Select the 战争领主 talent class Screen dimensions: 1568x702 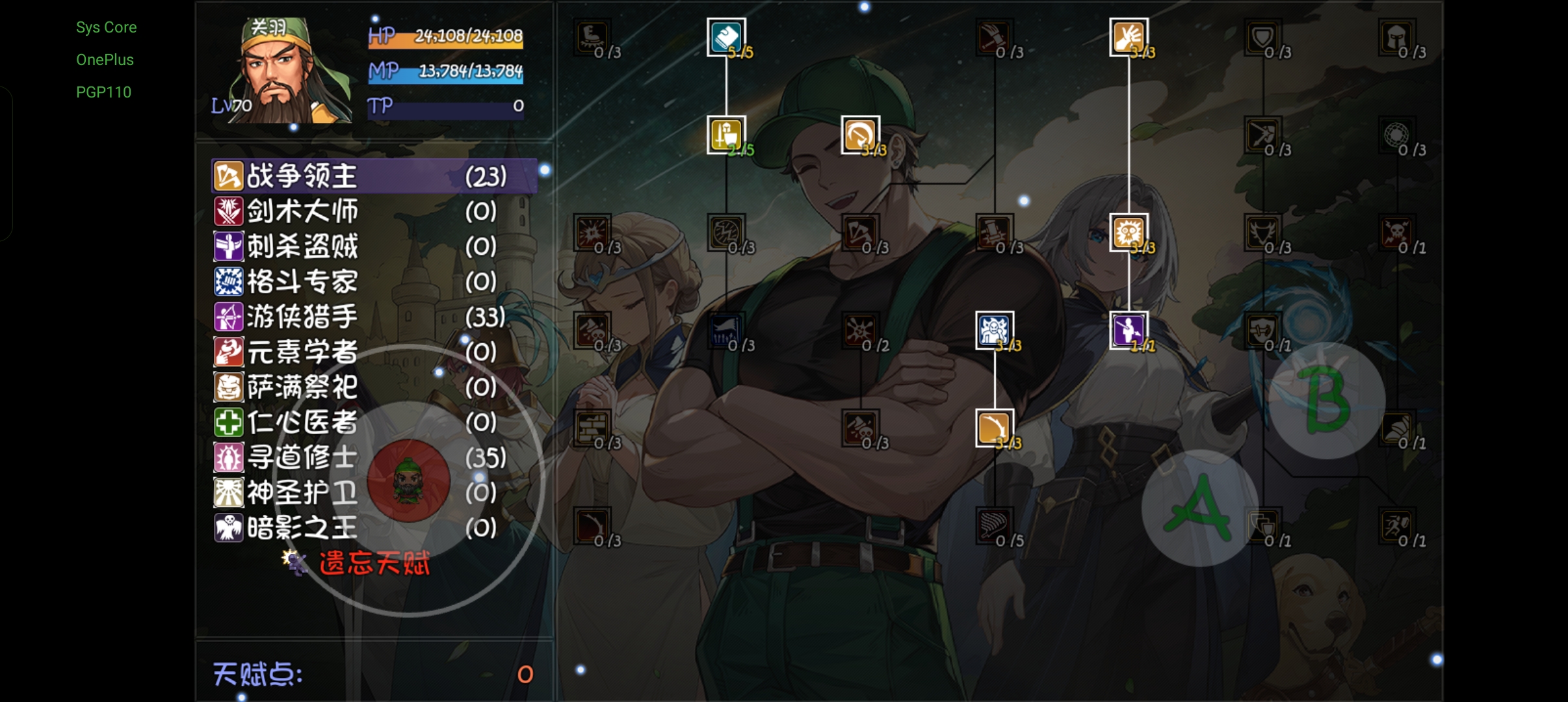pos(302,176)
